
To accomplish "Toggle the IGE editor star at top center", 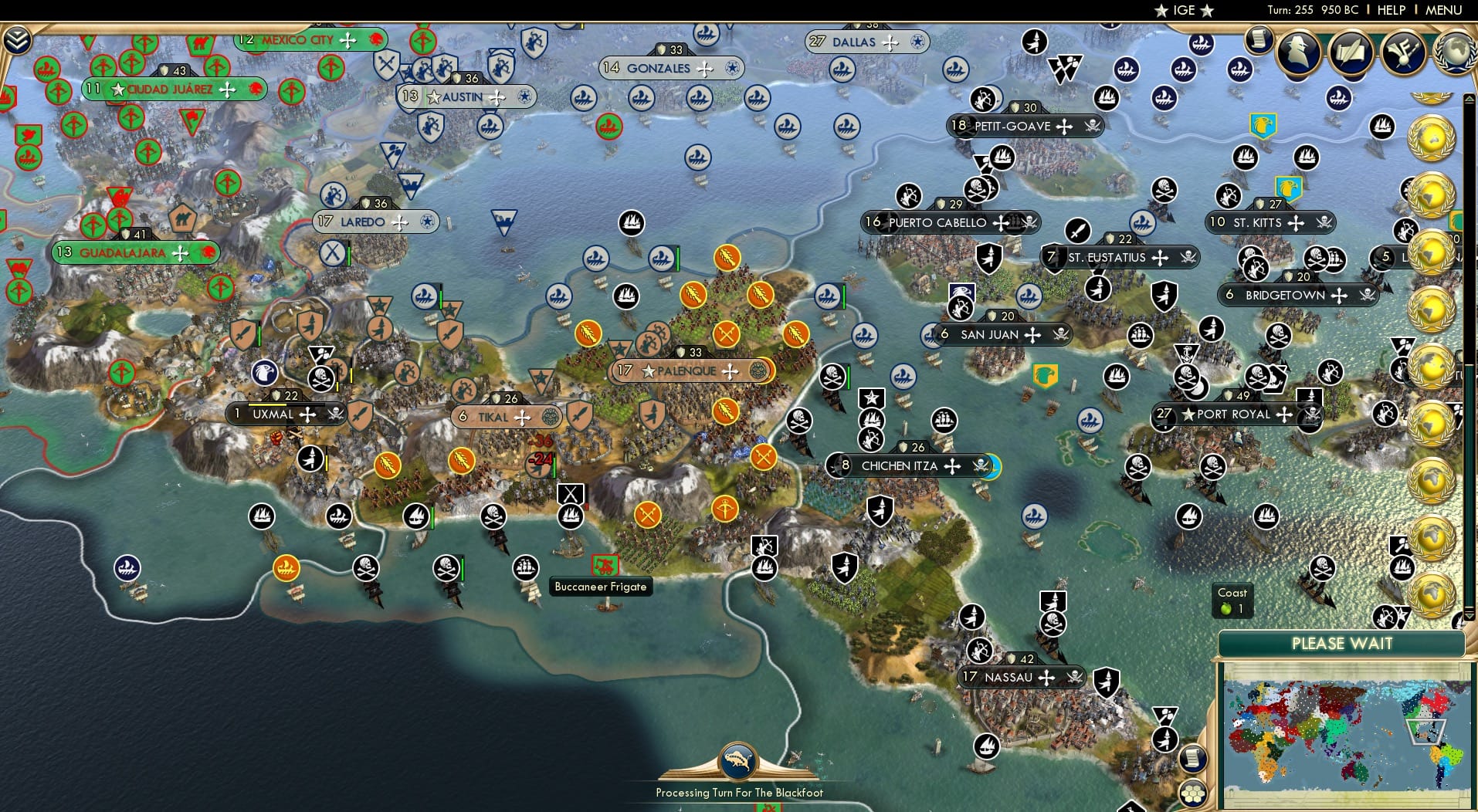I will pos(1163,10).
